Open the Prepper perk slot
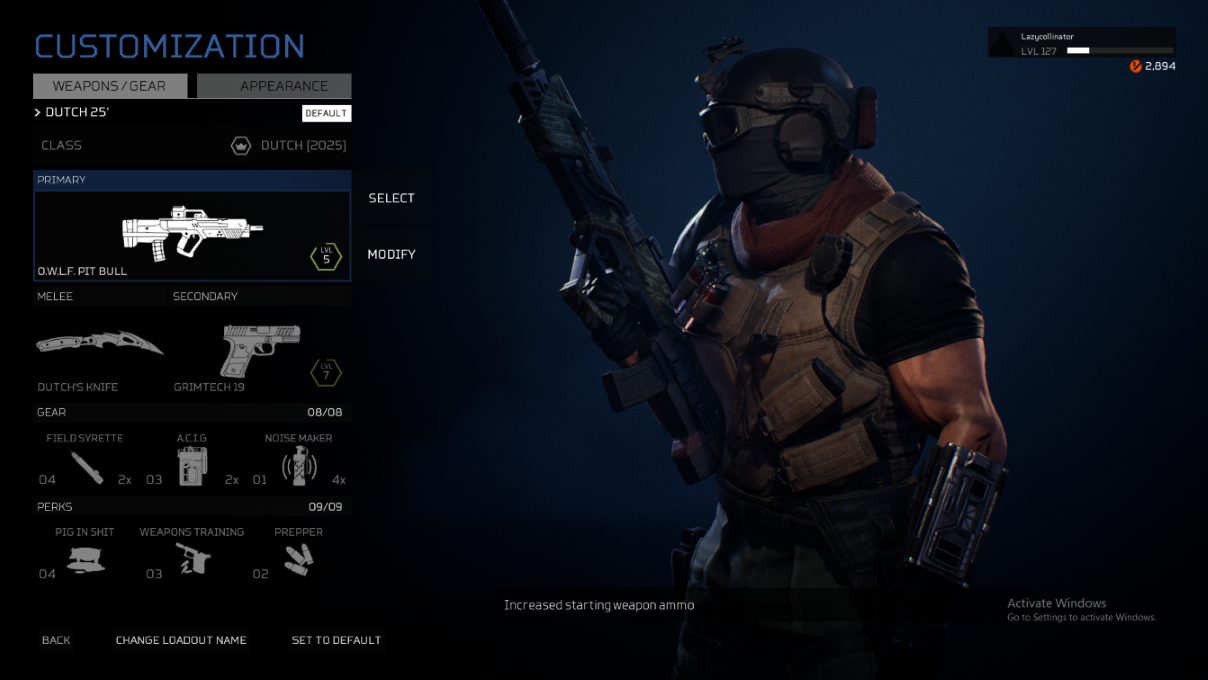This screenshot has height=680, width=1208. tap(298, 556)
